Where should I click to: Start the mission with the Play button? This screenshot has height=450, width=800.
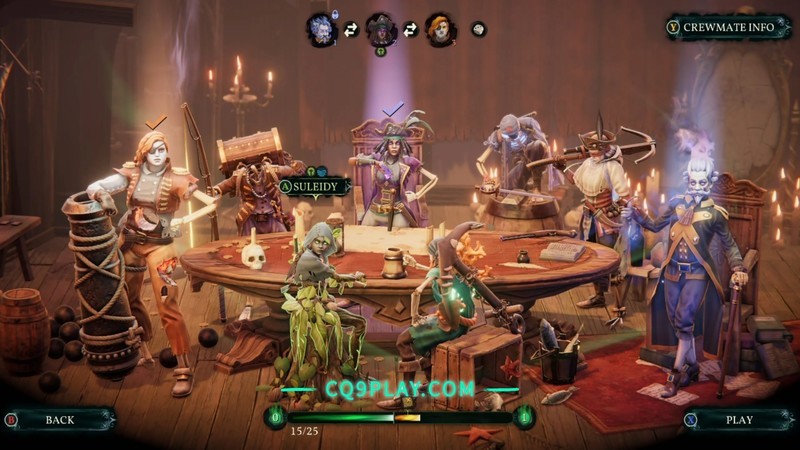point(738,420)
